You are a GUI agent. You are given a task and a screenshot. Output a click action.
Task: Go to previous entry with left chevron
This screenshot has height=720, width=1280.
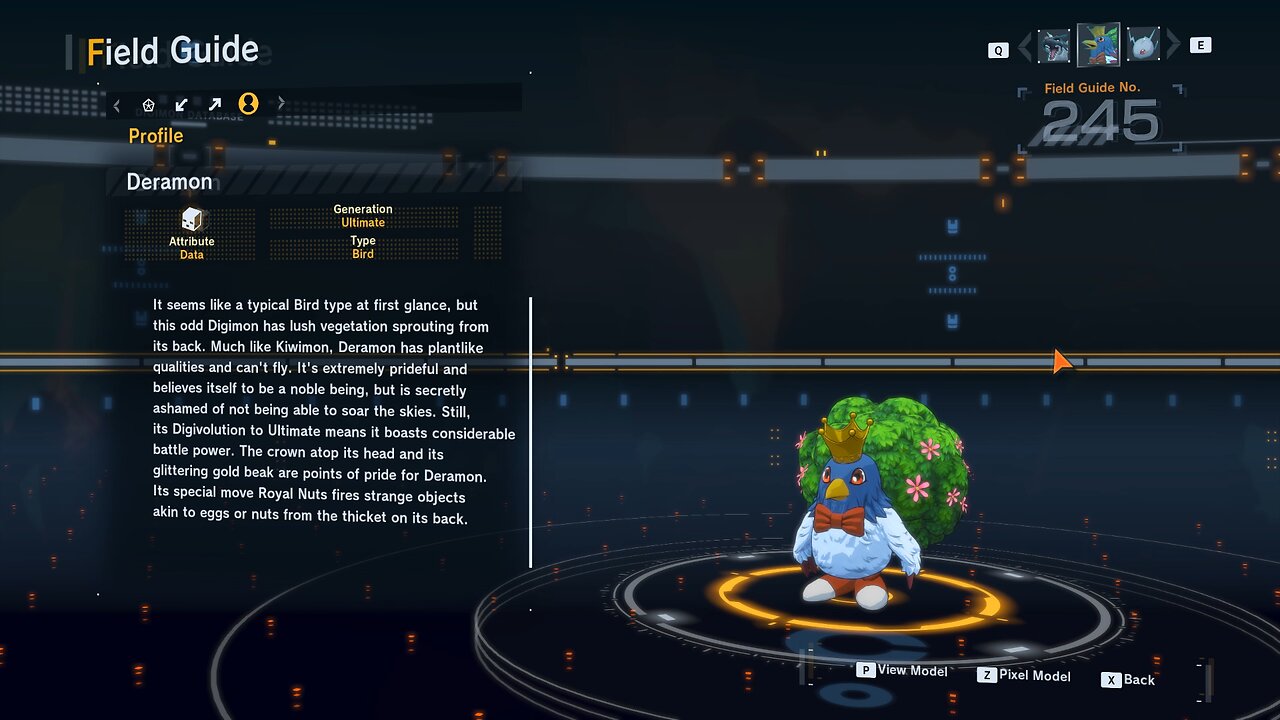[x=1024, y=46]
